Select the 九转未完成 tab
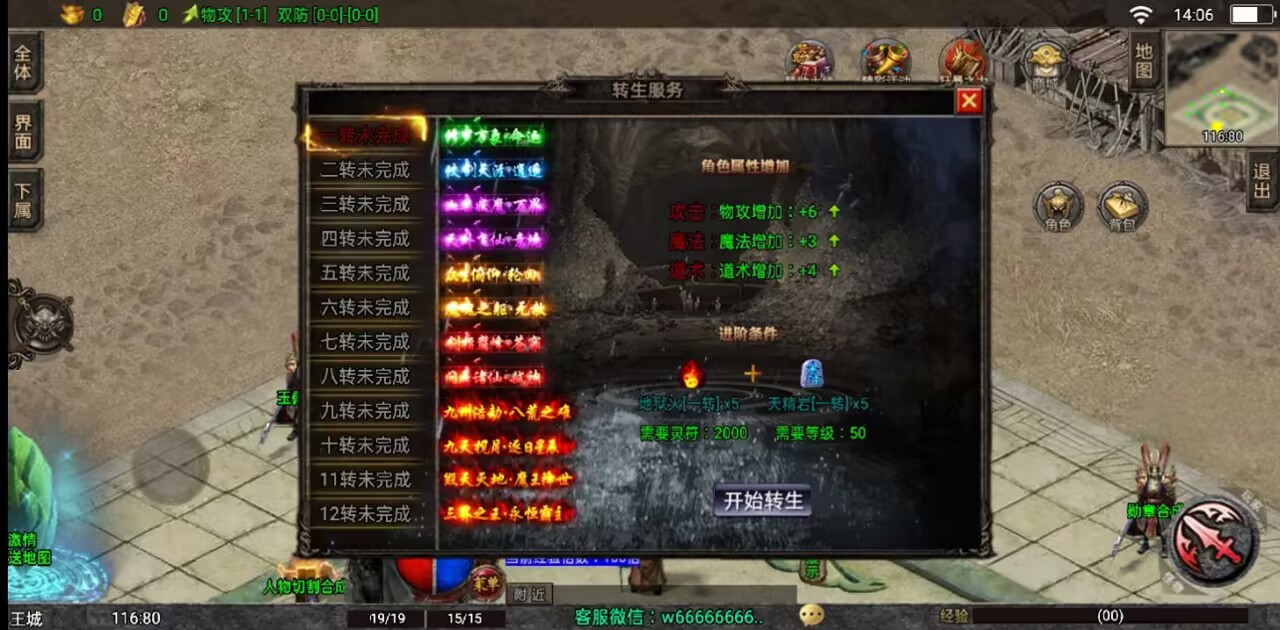 click(x=365, y=411)
